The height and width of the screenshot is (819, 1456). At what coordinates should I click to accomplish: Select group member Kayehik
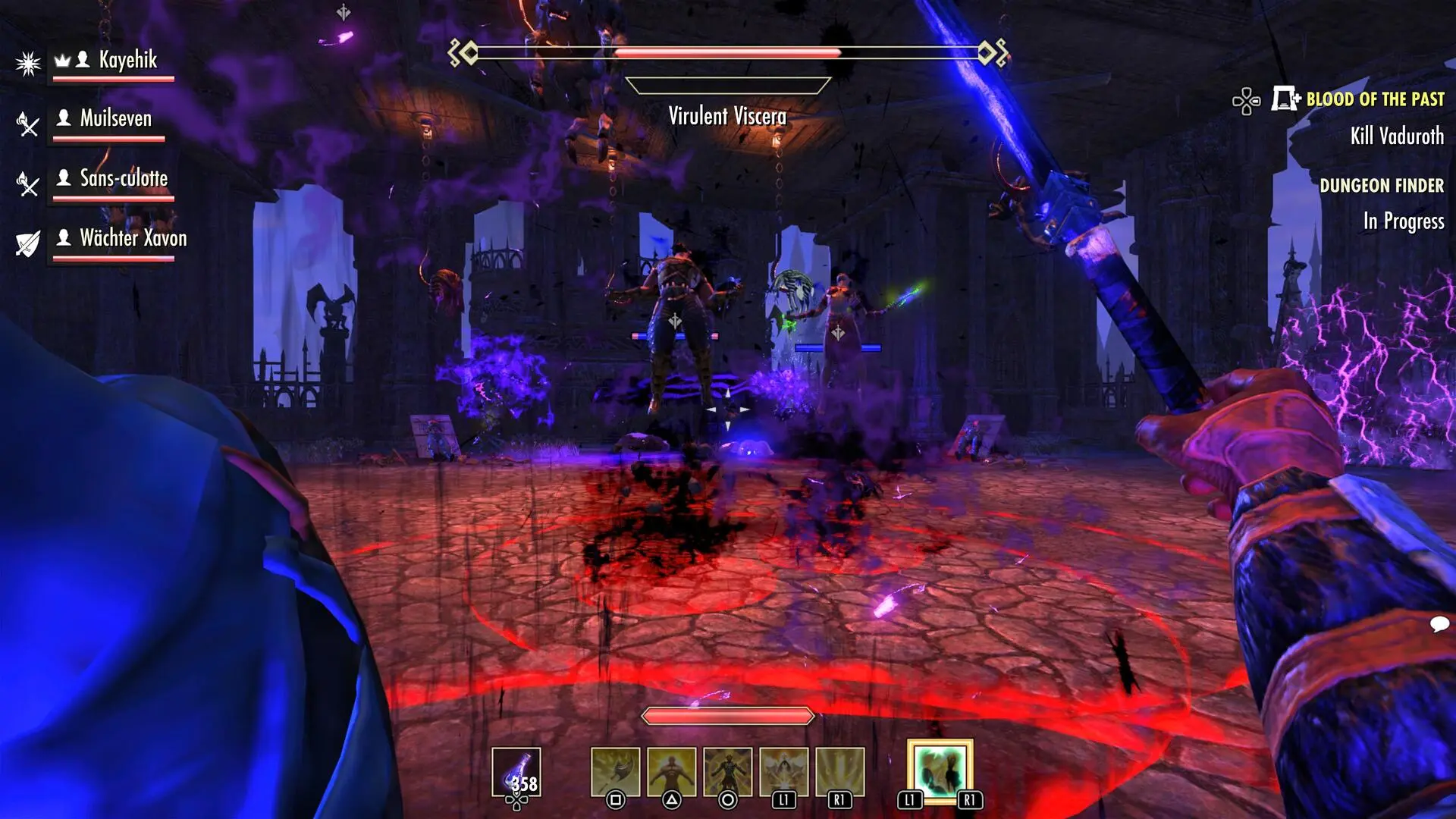(x=127, y=60)
